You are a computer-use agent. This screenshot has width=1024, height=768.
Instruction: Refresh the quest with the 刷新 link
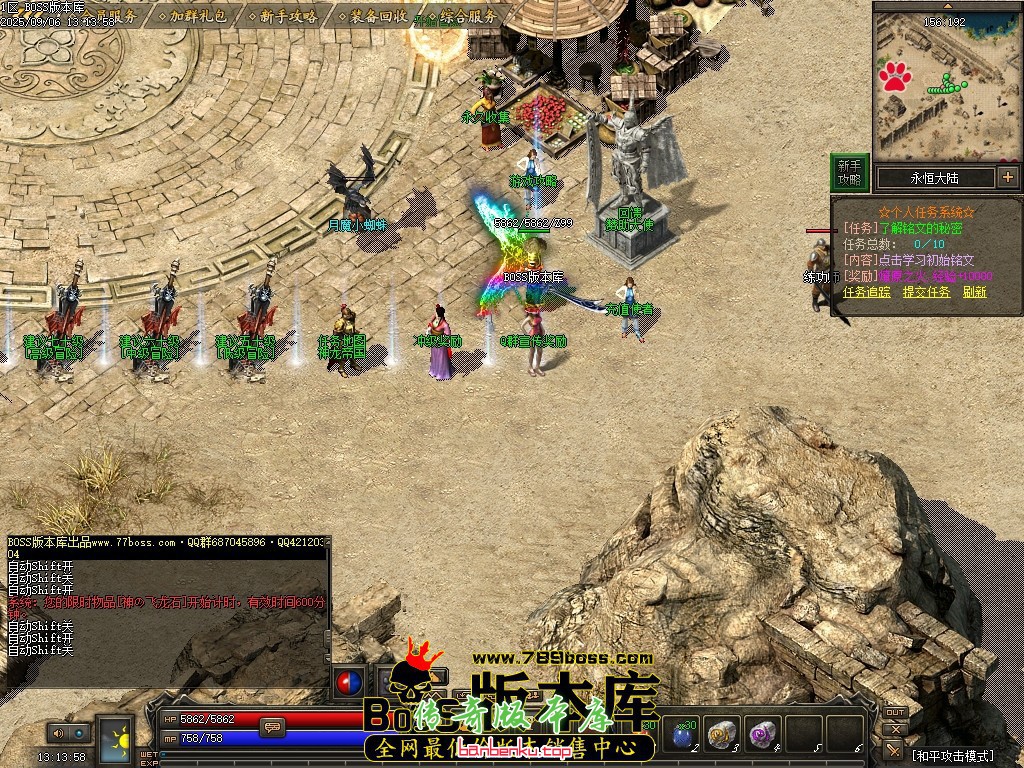click(x=974, y=292)
